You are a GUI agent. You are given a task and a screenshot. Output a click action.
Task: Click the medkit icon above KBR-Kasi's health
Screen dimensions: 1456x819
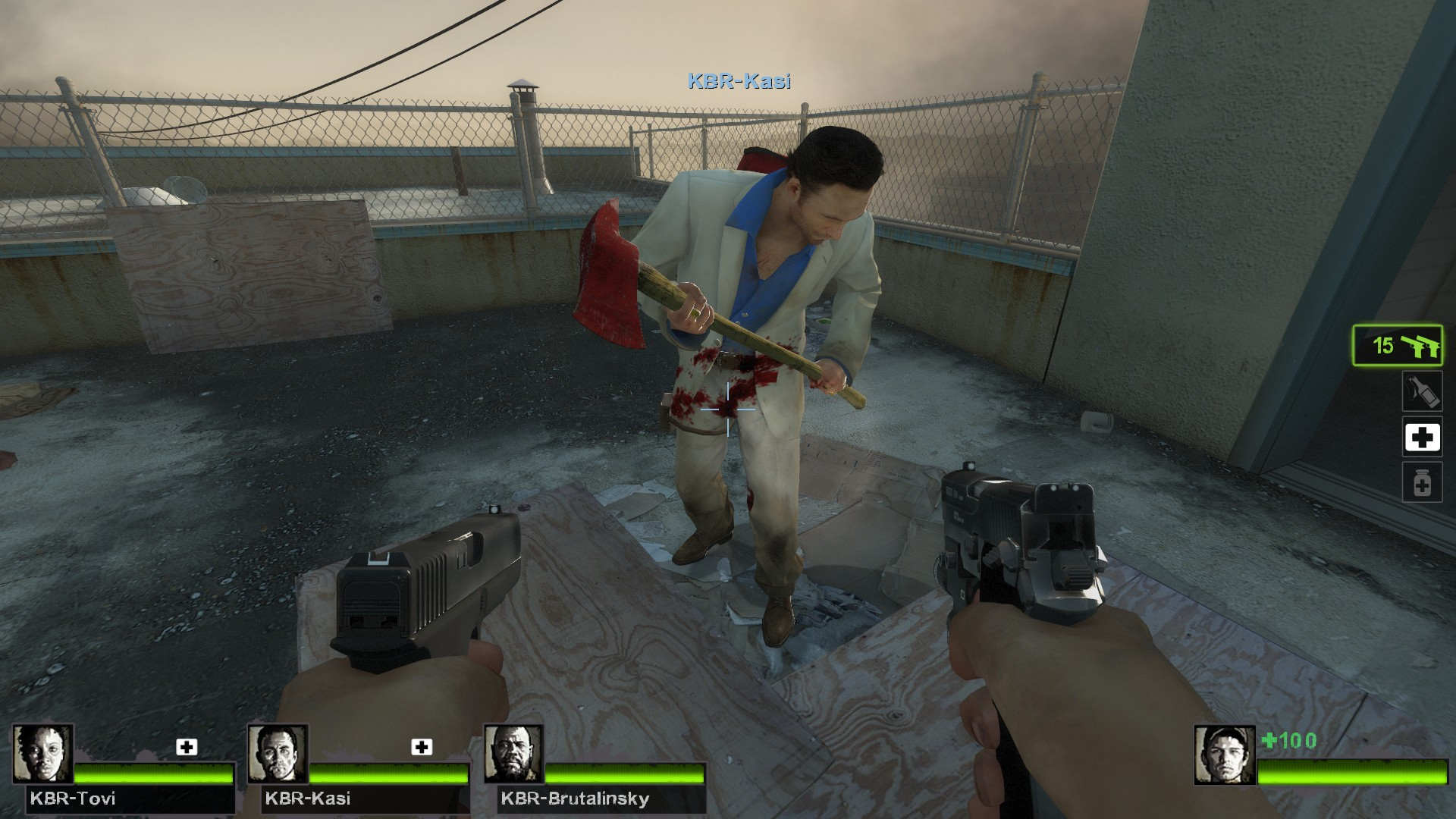[422, 747]
